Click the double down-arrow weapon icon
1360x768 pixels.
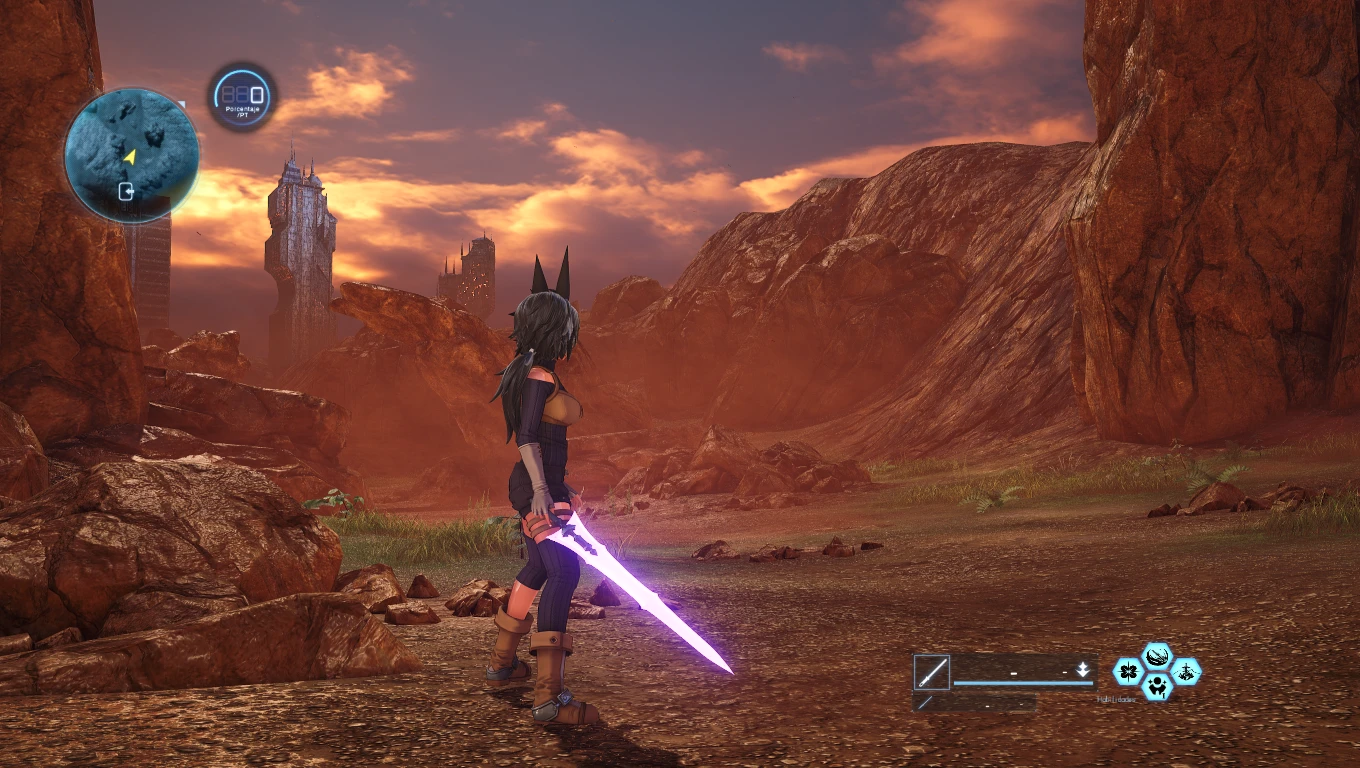1082,670
